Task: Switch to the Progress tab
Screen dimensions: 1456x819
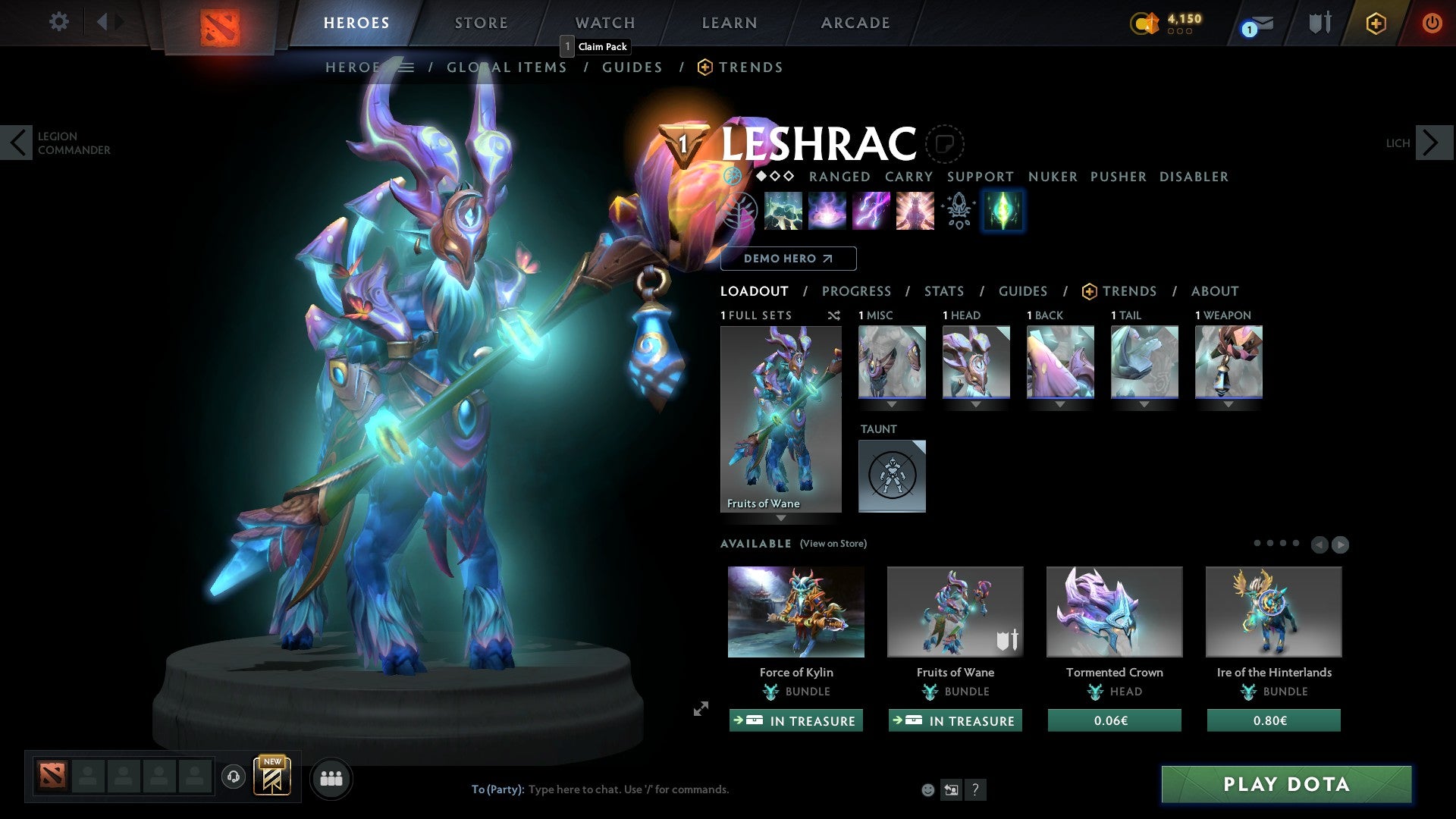Action: pos(857,291)
